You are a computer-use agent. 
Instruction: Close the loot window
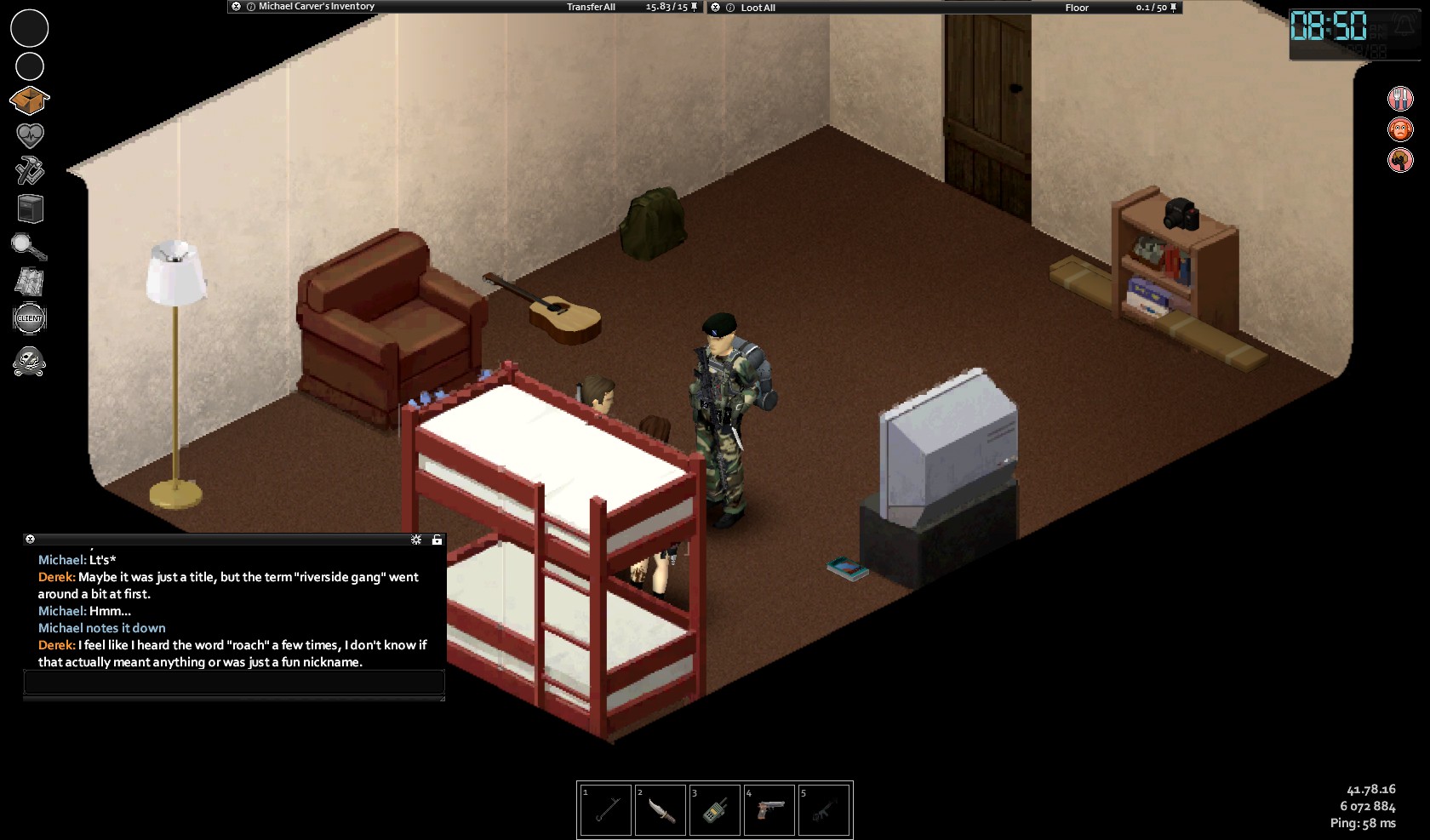point(715,8)
